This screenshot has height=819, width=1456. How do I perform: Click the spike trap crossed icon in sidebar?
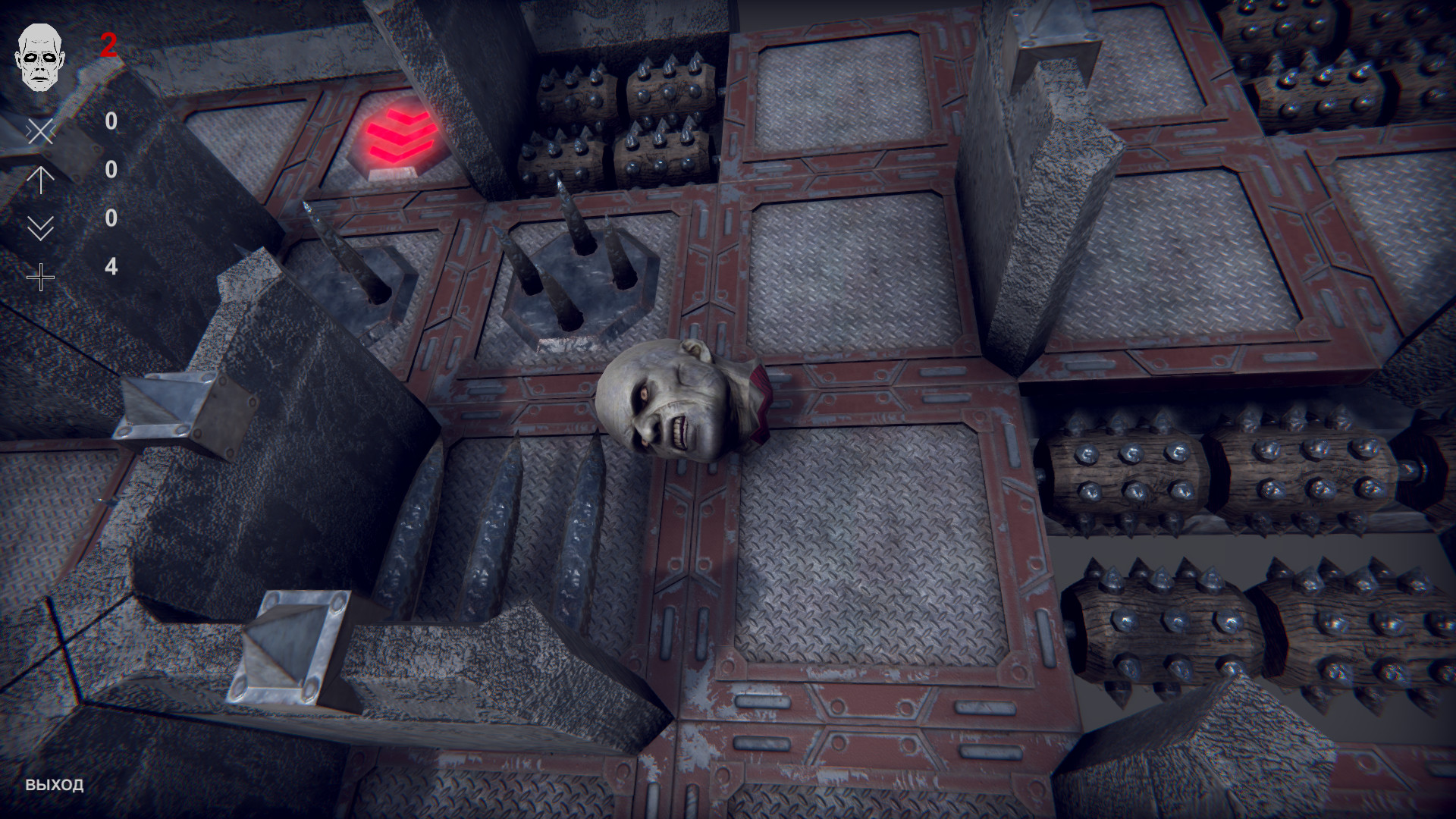tap(42, 133)
